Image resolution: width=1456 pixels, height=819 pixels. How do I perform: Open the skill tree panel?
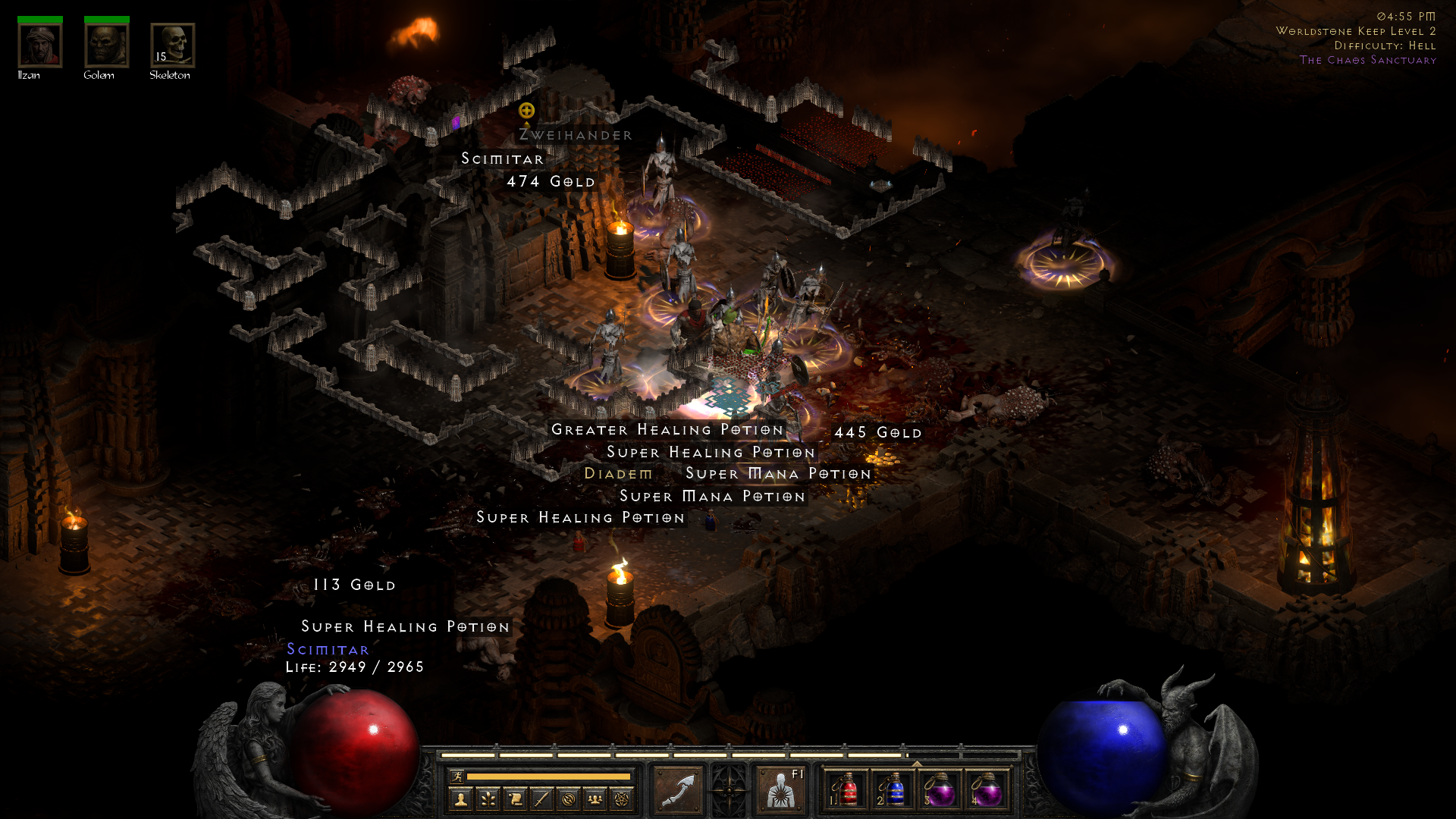(x=488, y=799)
